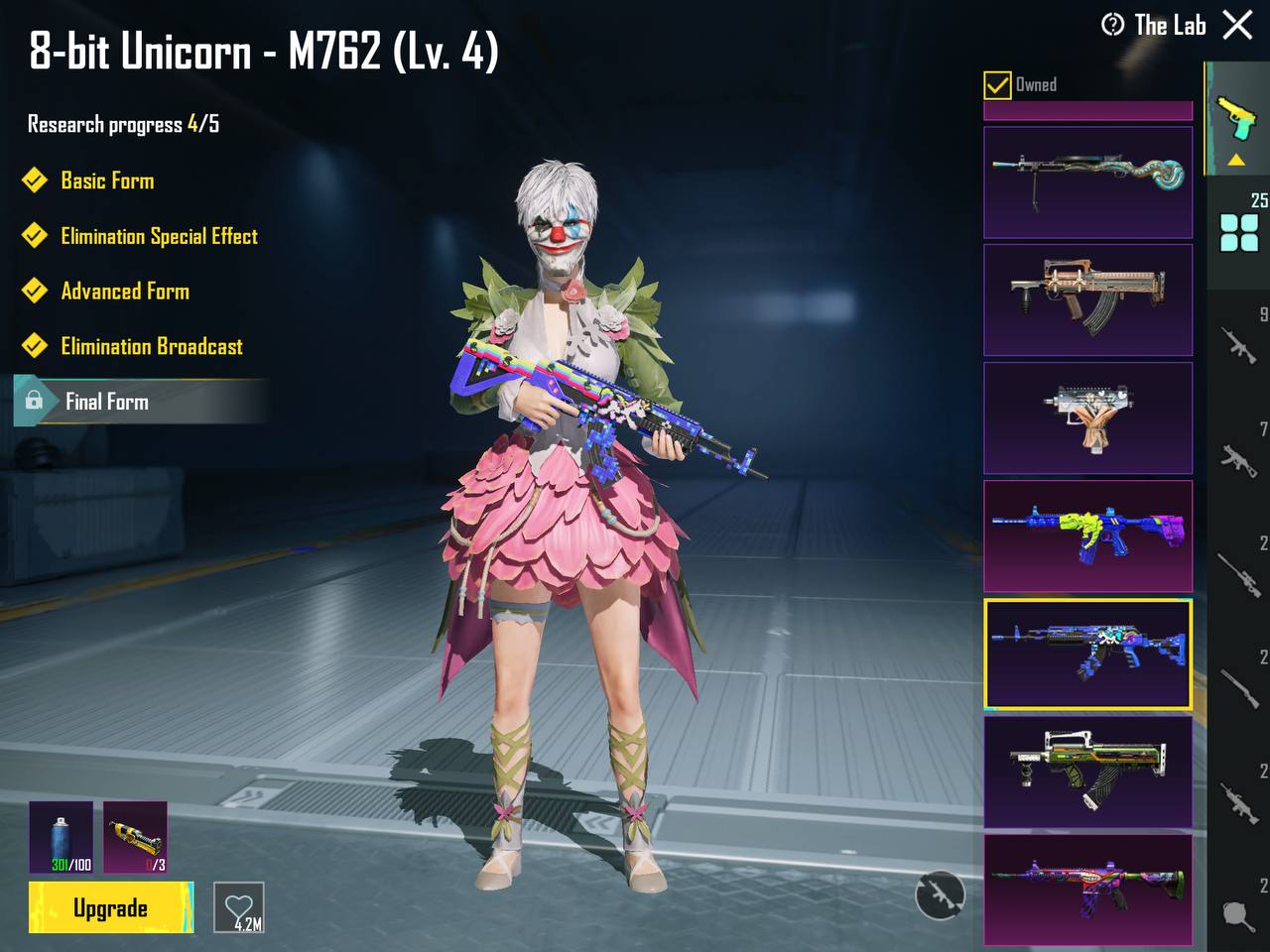Choose the blue and neon green rifle skin
Screen dimensions: 1270x952
point(1087,535)
